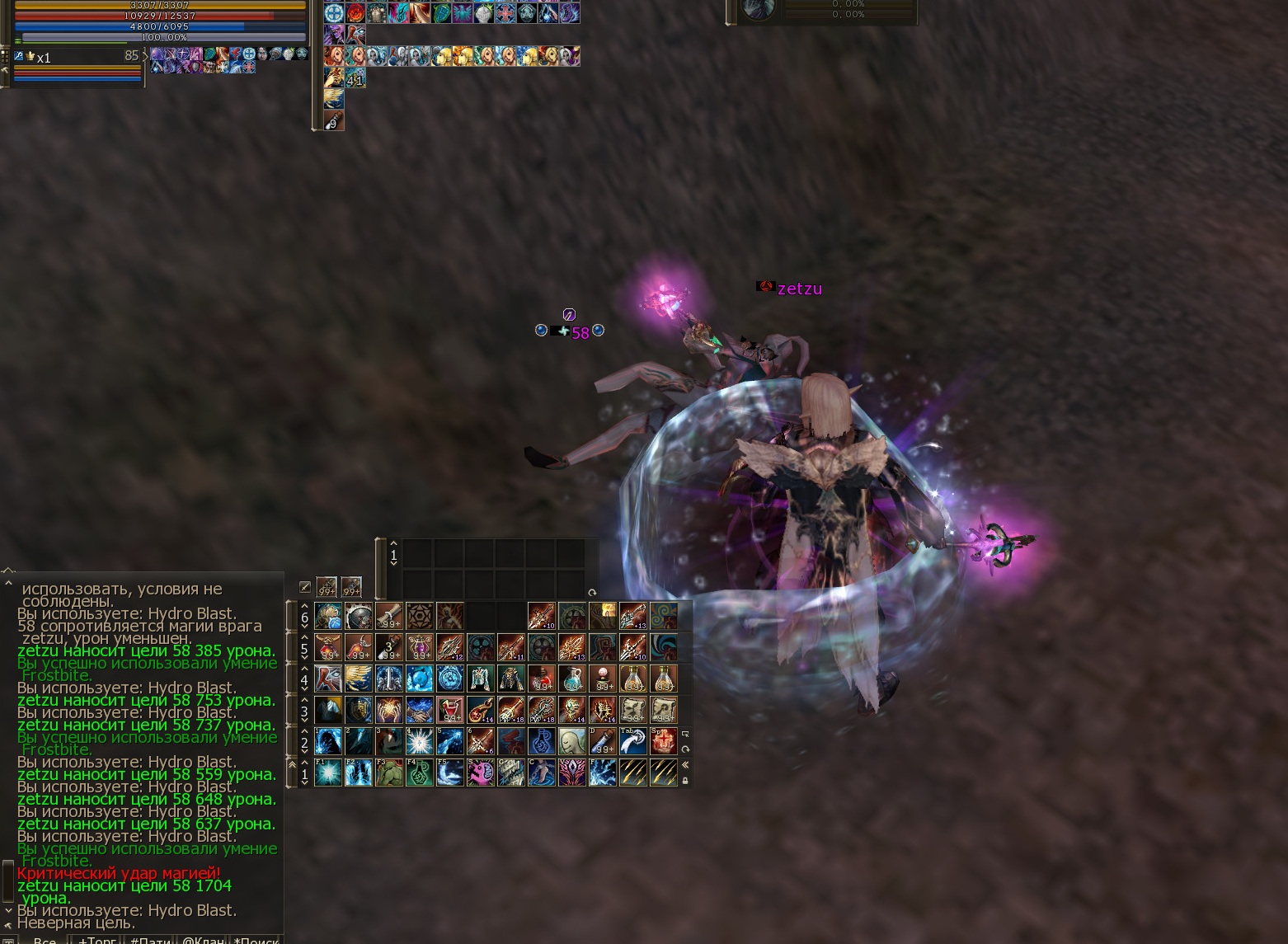The height and width of the screenshot is (944, 1288).
Task: Open the #Пати chat tab
Action: (150, 939)
